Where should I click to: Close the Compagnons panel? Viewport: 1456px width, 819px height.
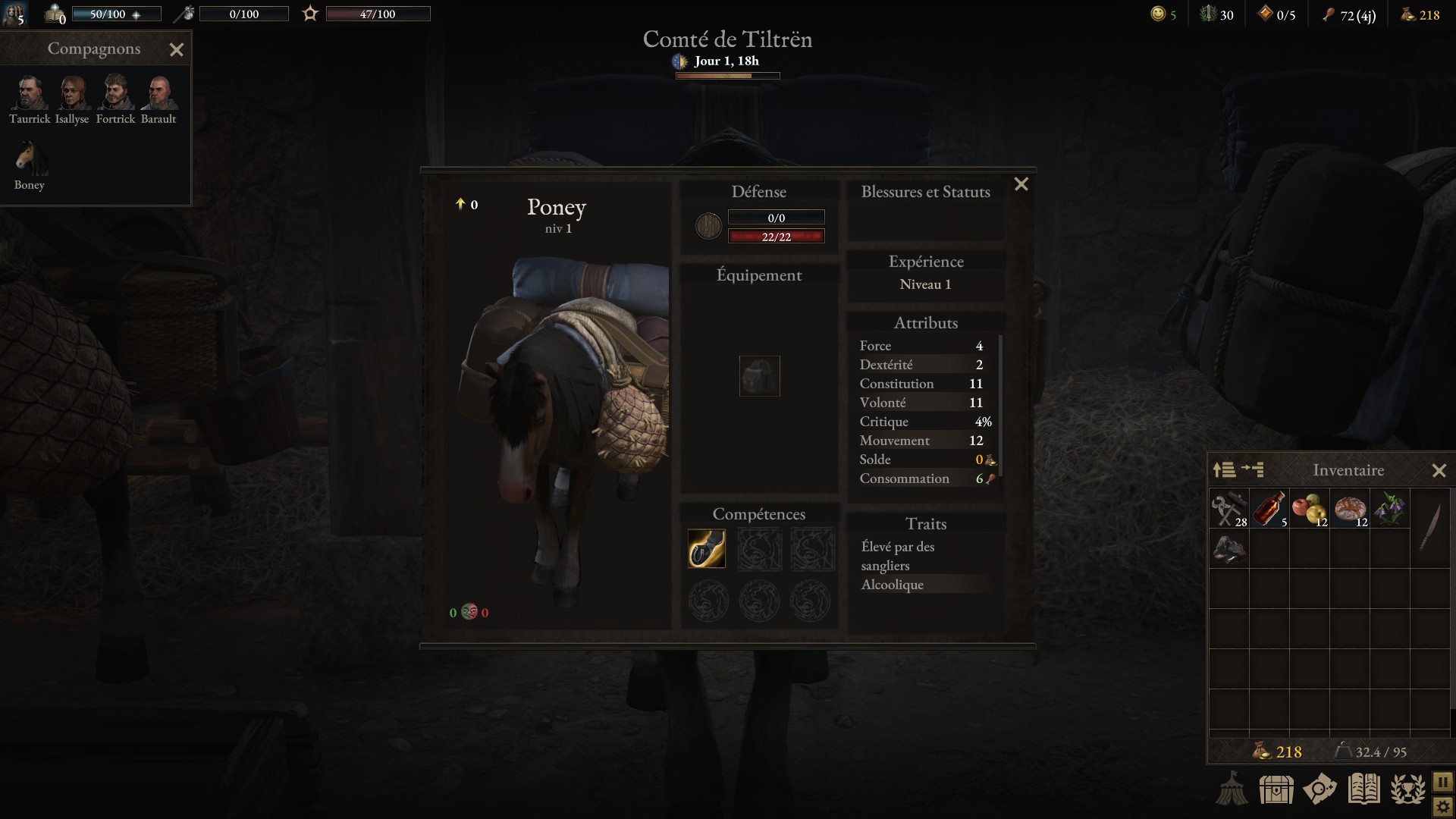[x=177, y=50]
